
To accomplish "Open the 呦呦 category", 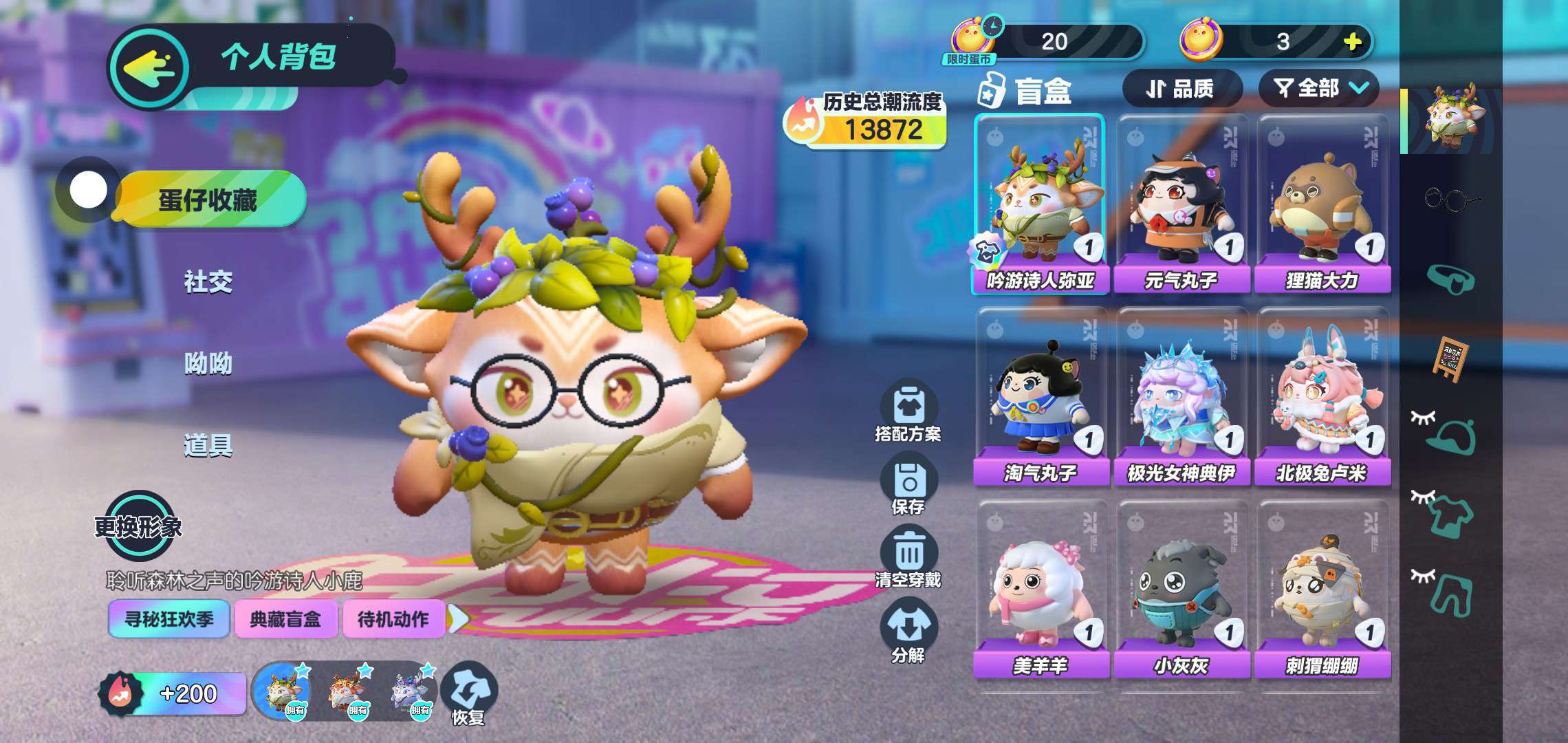I will tap(208, 363).
